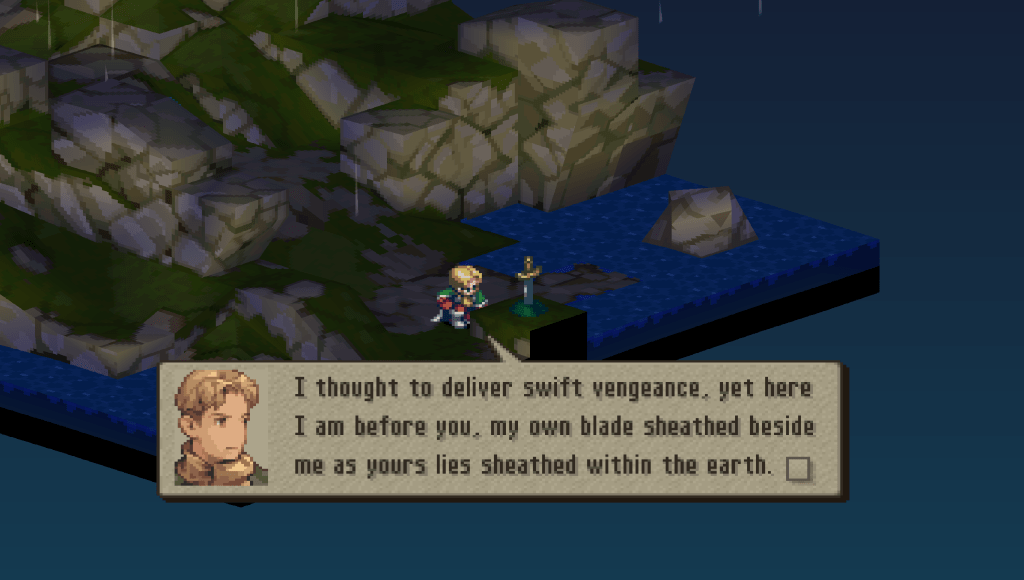
Task: Click the square advance-dialogue indicator
Action: click(x=798, y=468)
